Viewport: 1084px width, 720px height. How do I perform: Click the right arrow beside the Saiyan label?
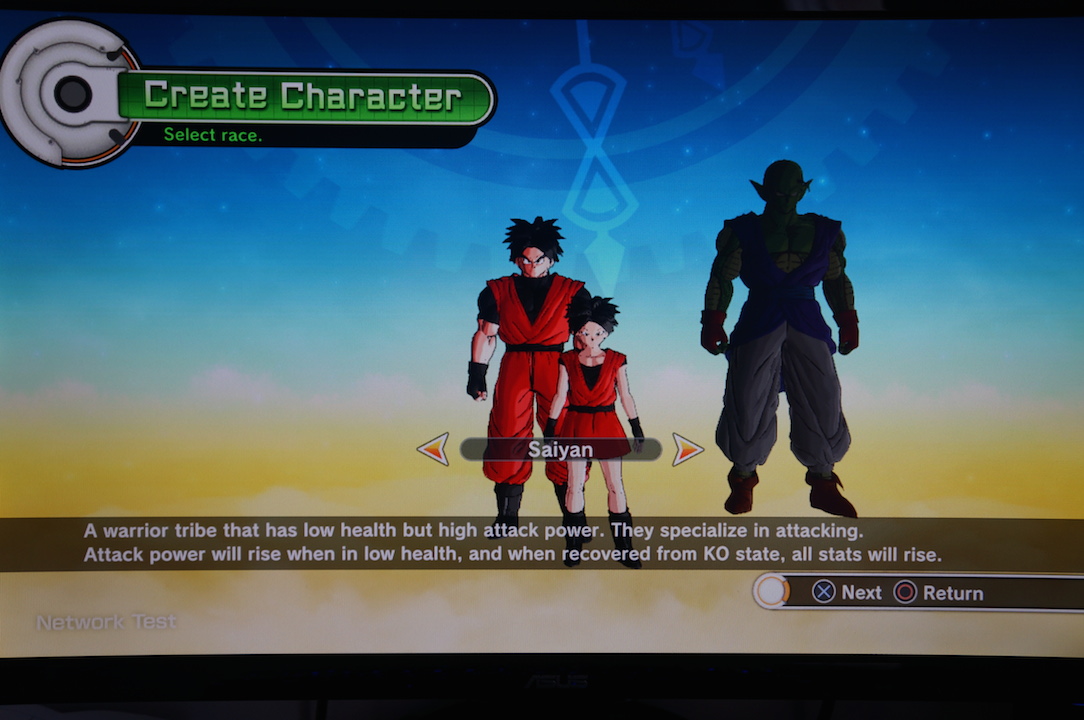coord(687,449)
